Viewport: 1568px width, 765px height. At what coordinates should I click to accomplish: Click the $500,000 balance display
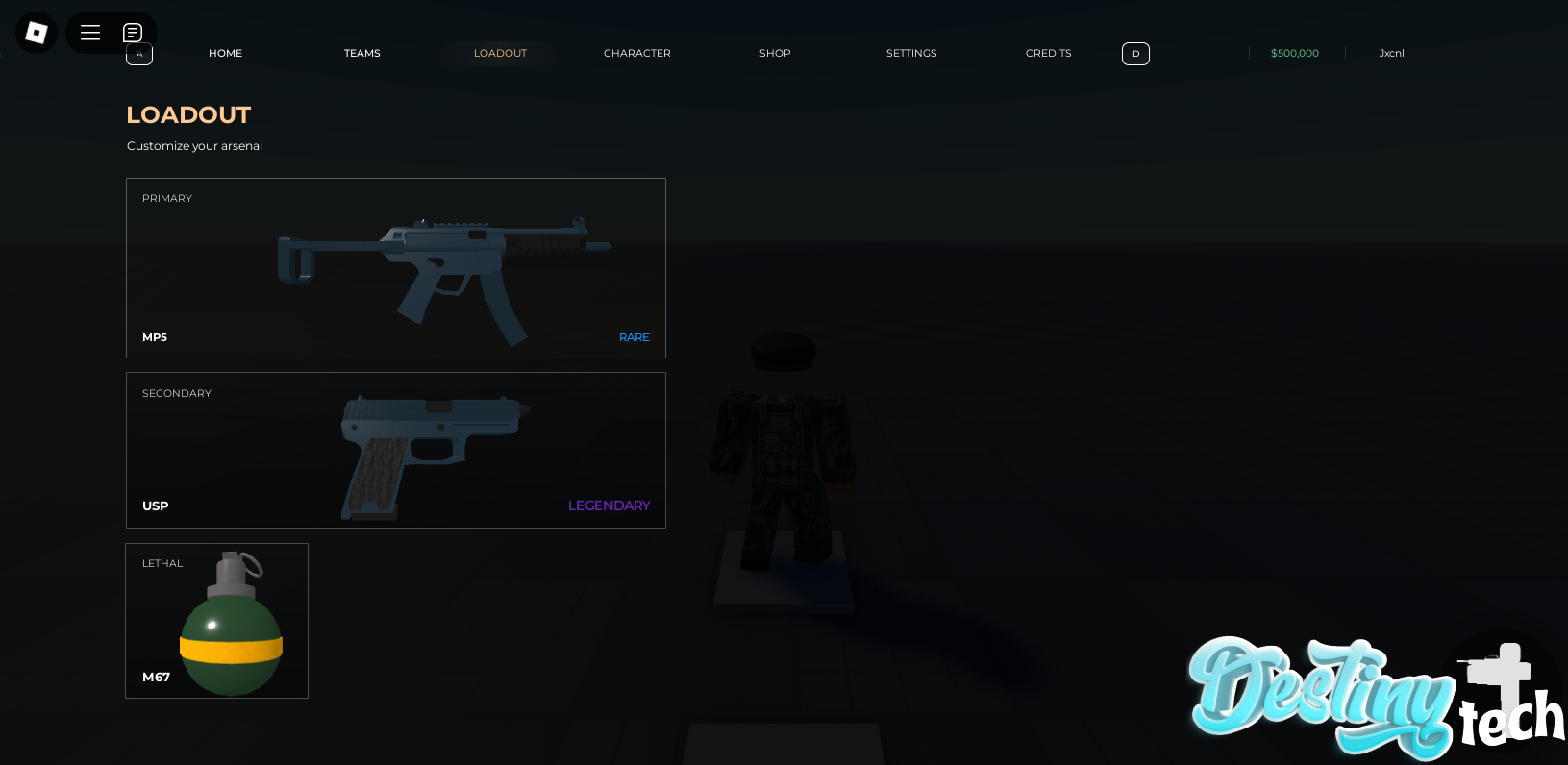pos(1294,54)
